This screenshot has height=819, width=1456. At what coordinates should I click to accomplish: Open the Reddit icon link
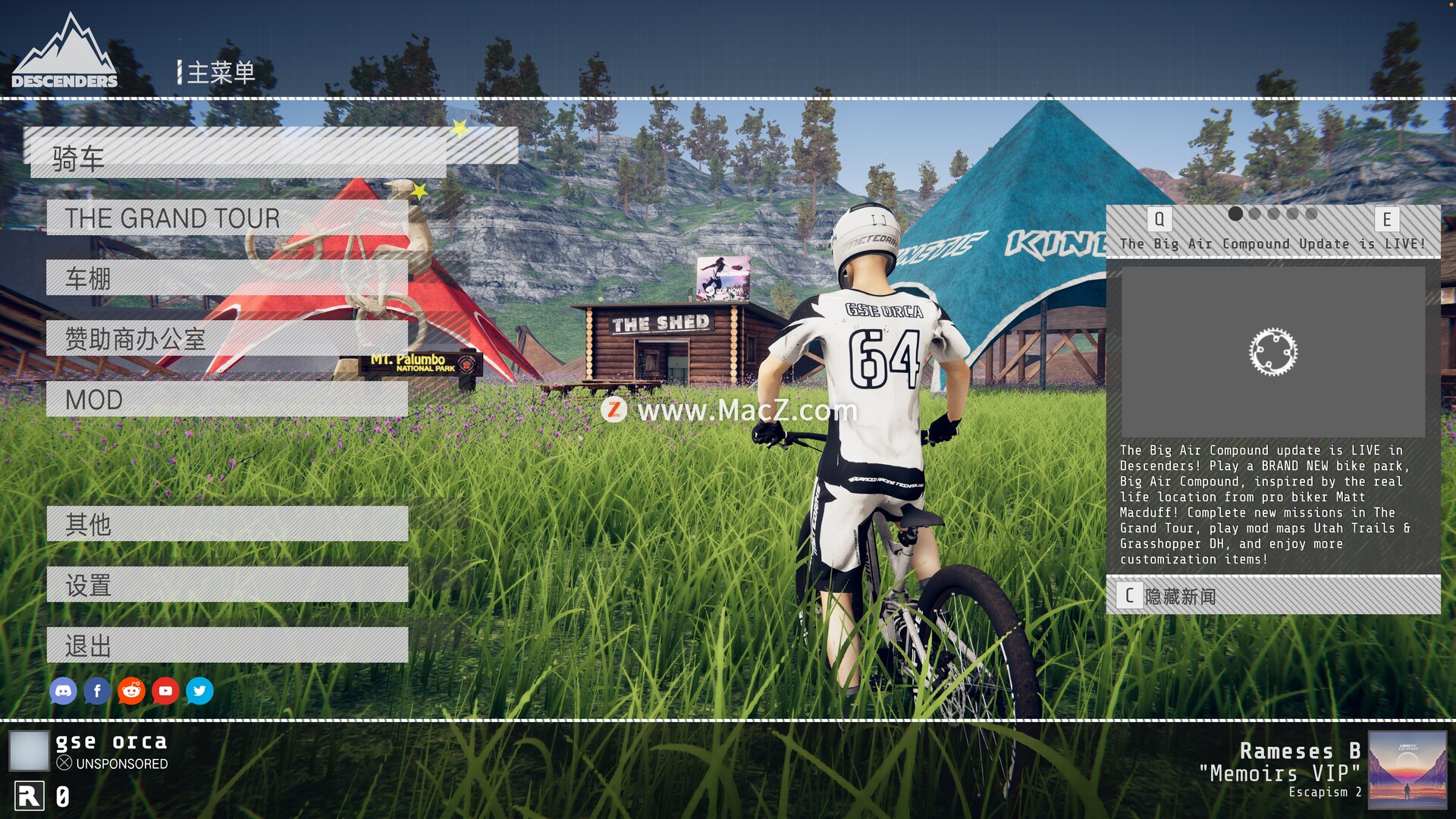point(131,691)
